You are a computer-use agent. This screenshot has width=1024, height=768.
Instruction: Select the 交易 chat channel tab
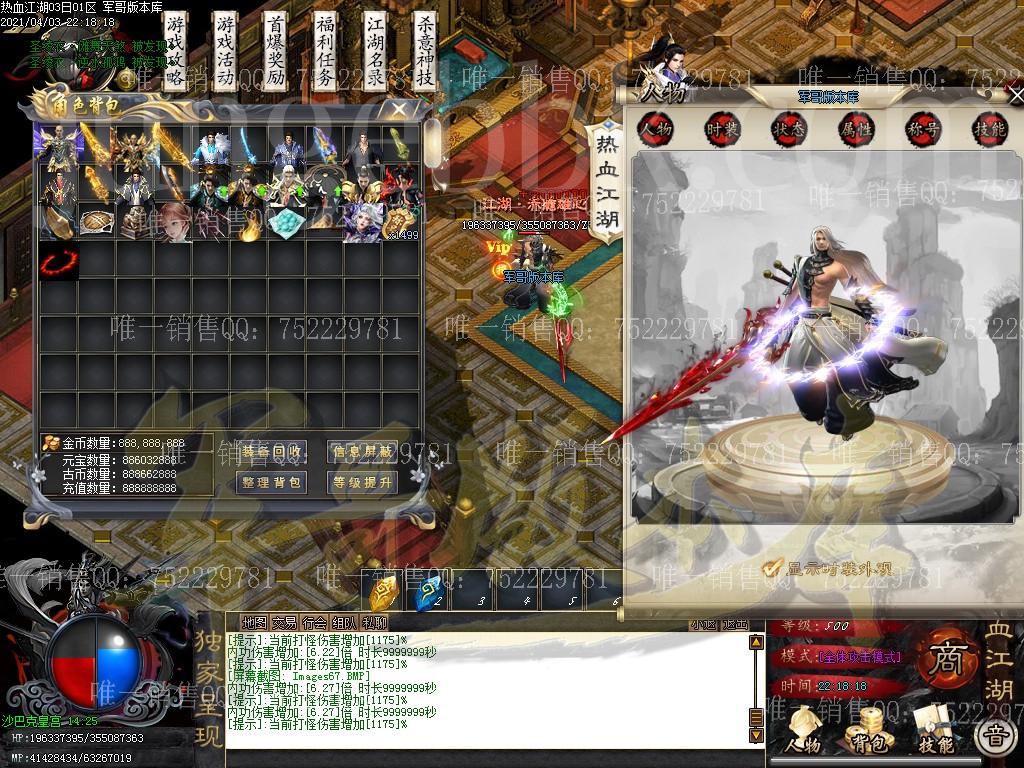coord(285,623)
